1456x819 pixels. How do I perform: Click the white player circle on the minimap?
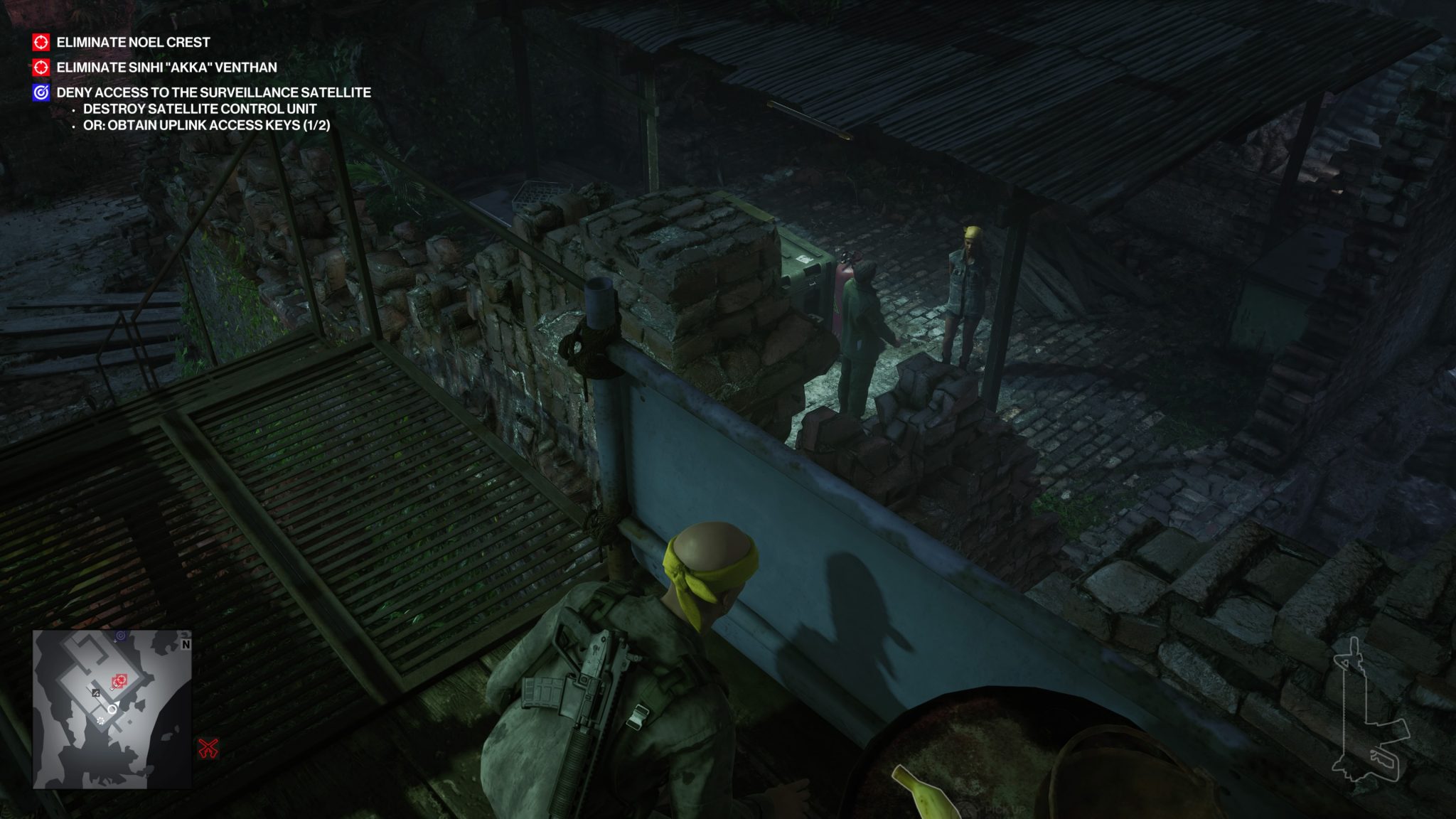[112, 710]
